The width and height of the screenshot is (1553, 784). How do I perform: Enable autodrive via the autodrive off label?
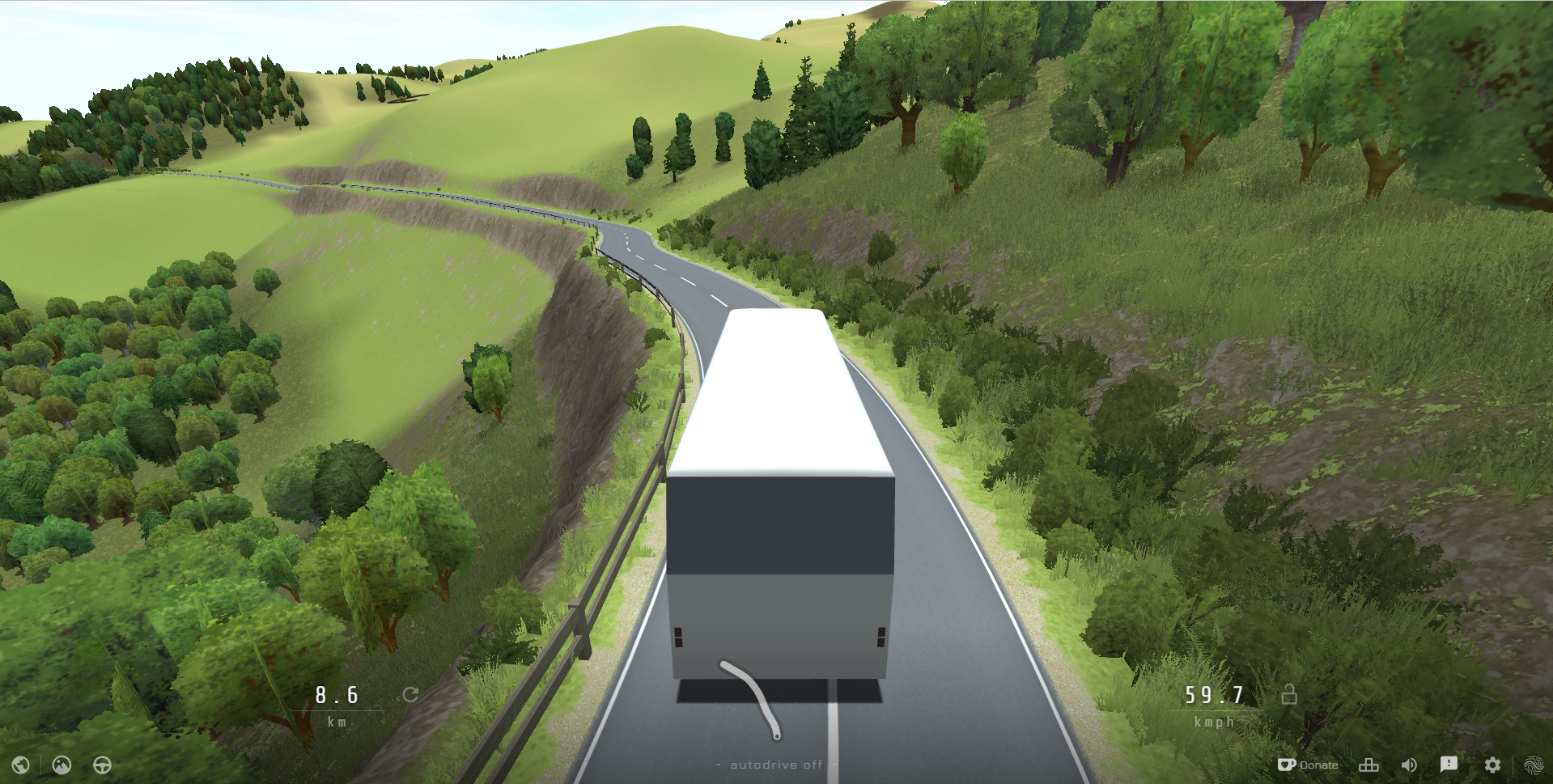[776, 764]
